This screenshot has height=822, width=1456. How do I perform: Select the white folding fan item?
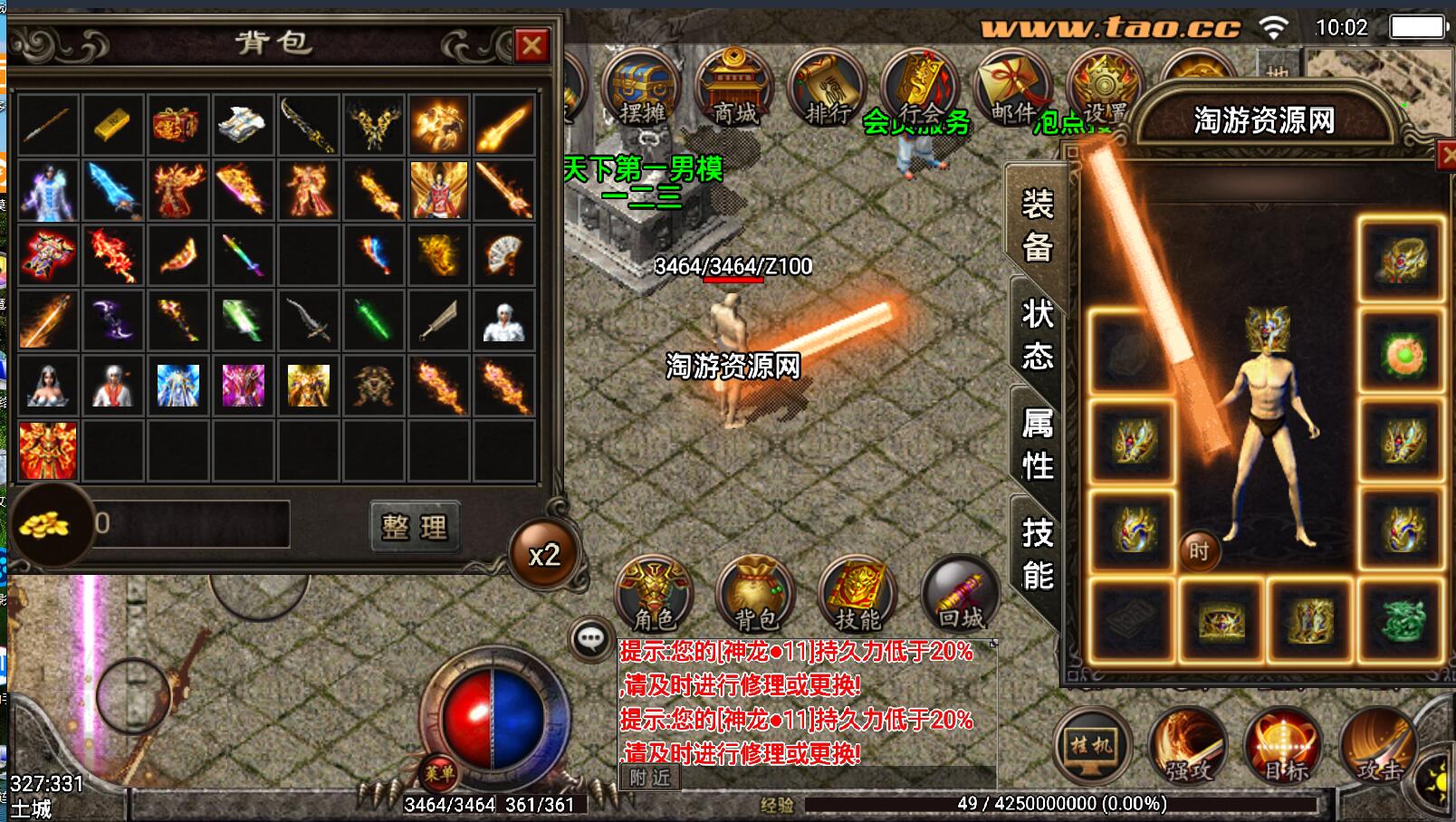[x=504, y=255]
